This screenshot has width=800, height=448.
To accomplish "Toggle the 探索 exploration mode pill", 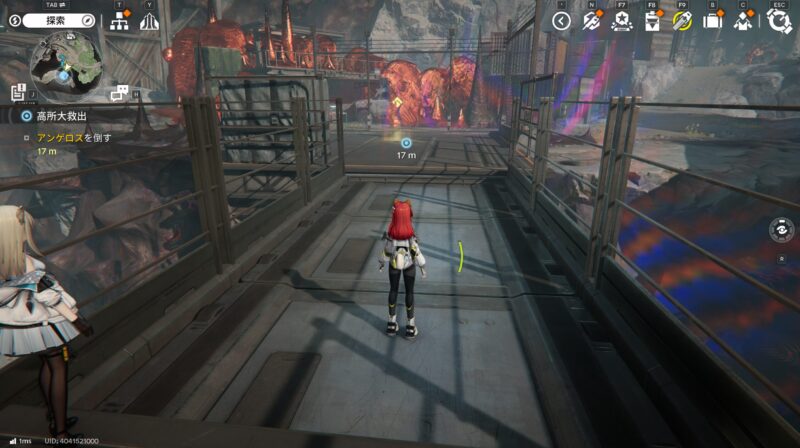I will pos(56,20).
